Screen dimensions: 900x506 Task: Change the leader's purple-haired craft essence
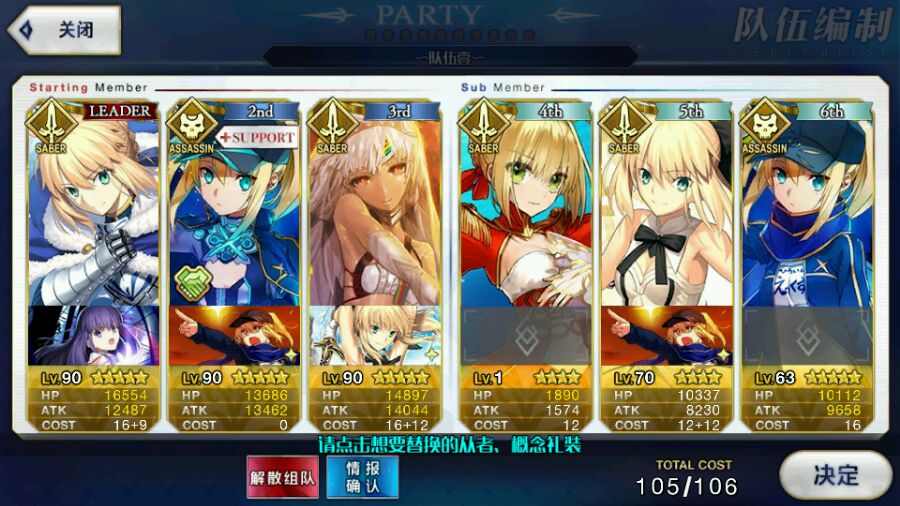click(x=93, y=336)
